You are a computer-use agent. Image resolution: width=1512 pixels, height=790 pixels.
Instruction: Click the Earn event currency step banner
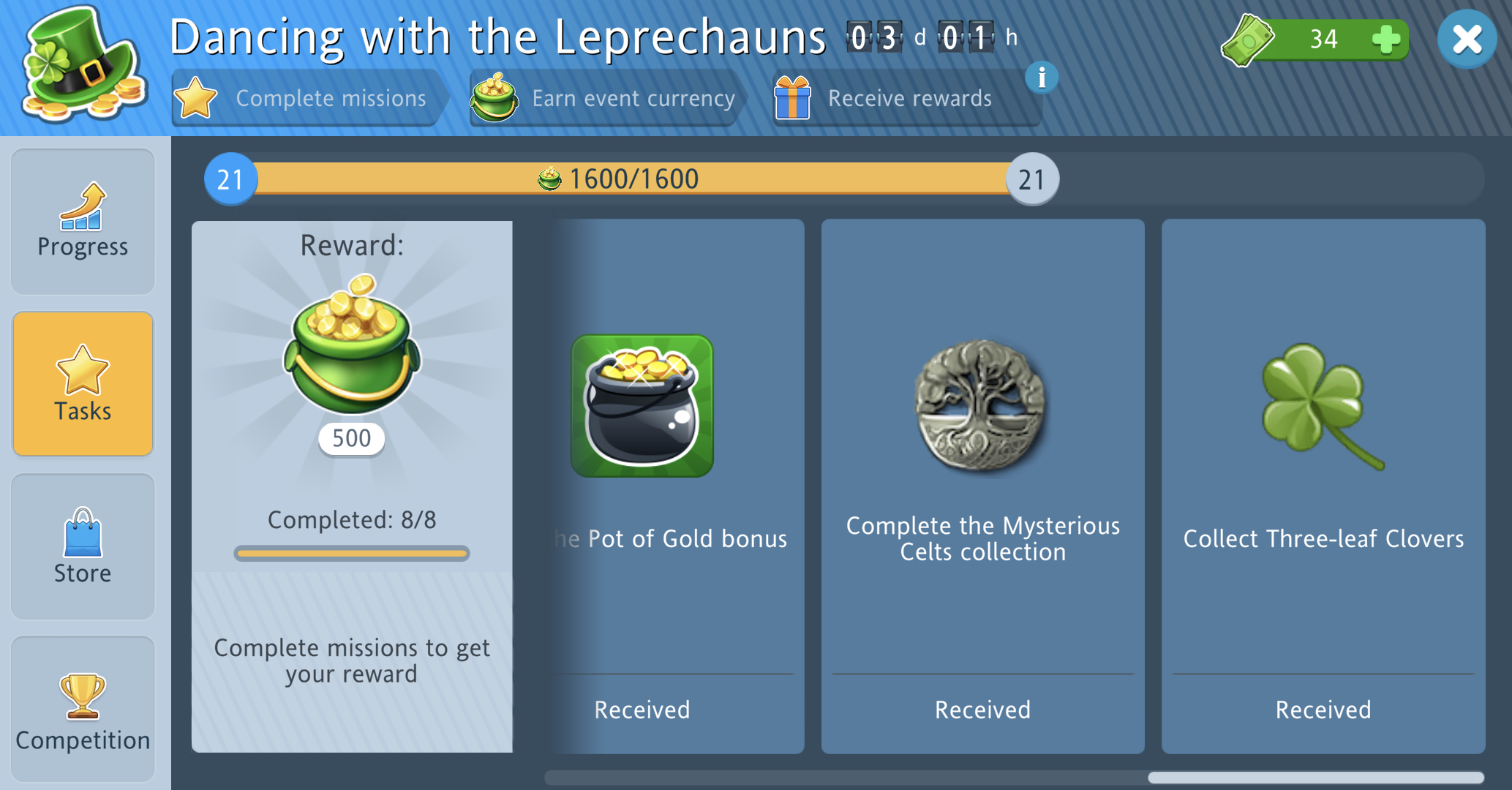[x=606, y=98]
